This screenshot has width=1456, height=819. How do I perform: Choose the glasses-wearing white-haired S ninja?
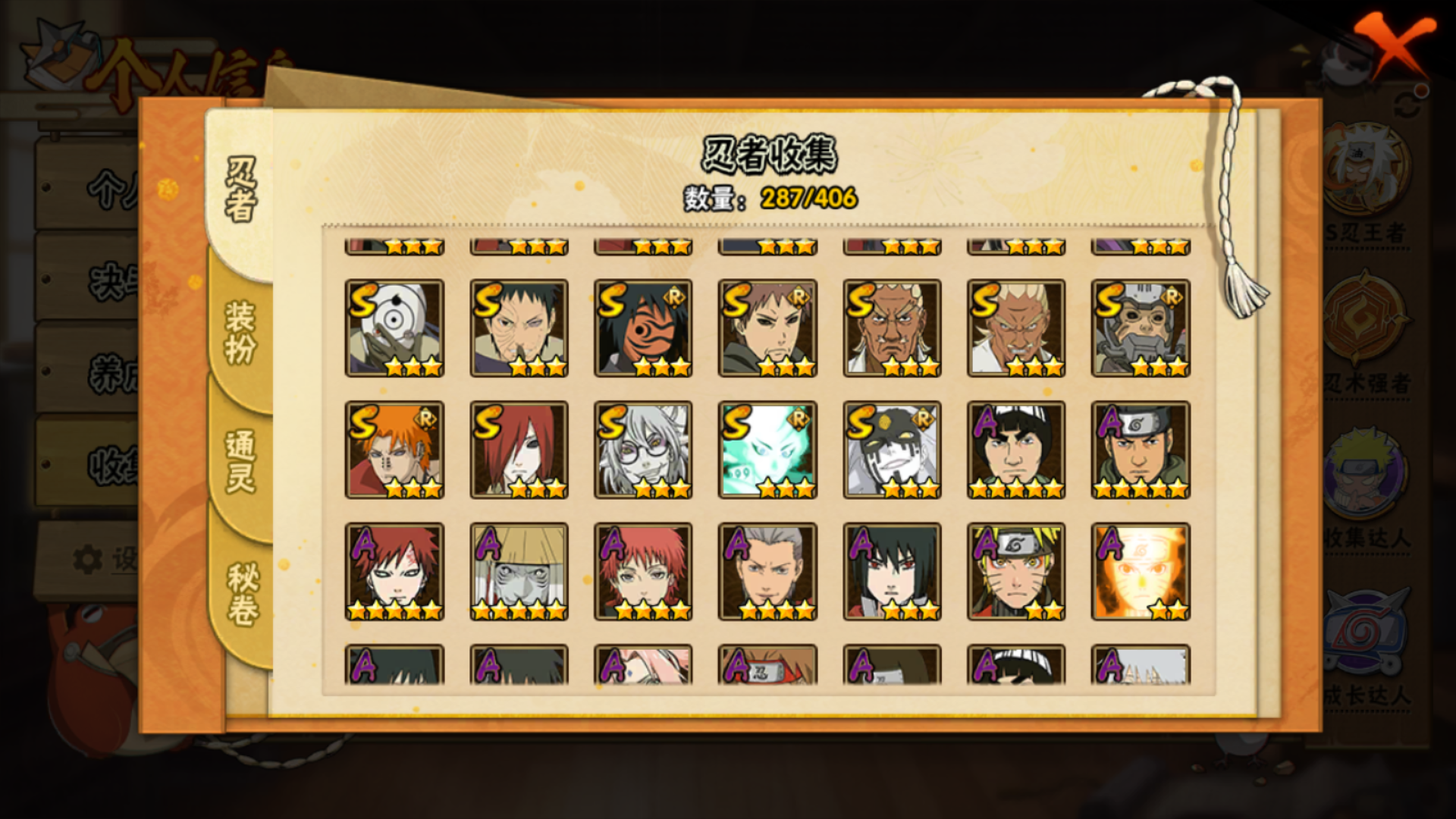coord(643,450)
